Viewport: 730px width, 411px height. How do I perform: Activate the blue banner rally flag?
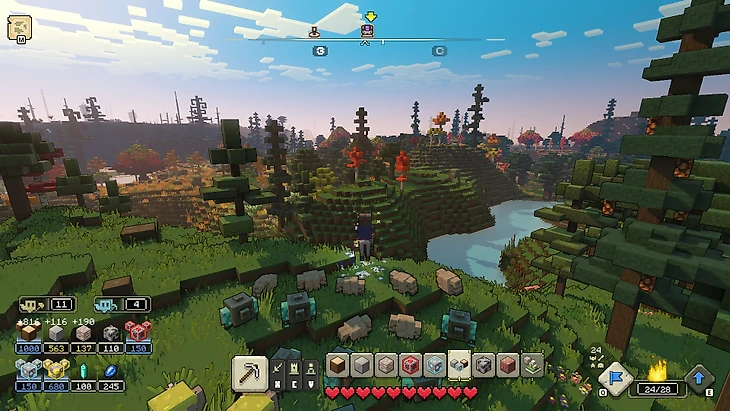(614, 378)
